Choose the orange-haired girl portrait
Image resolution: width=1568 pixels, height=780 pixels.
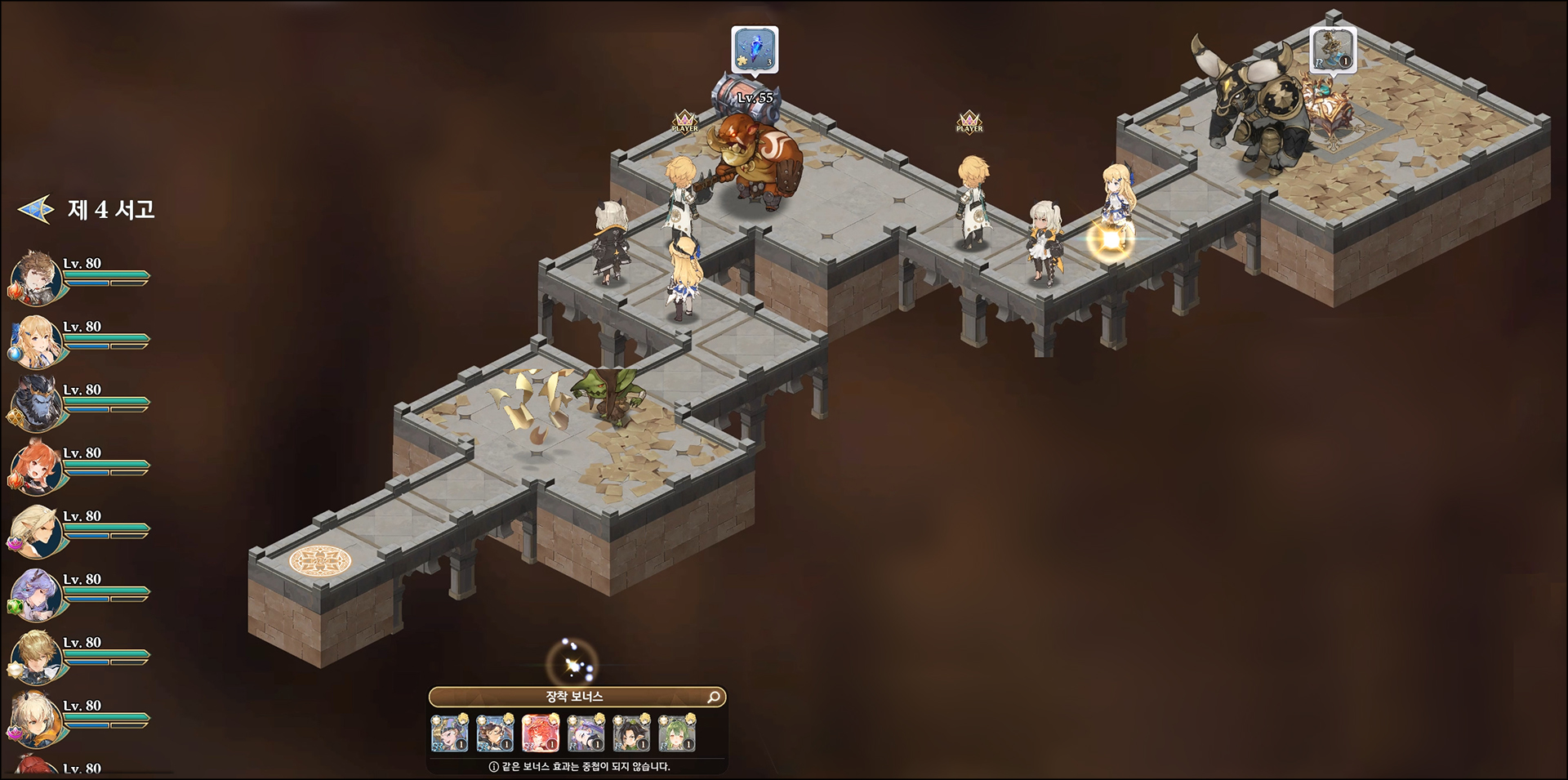click(36, 466)
